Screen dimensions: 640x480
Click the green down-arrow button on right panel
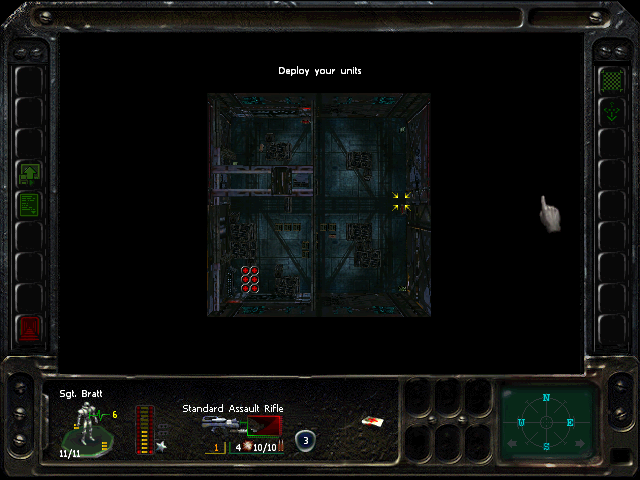click(610, 113)
